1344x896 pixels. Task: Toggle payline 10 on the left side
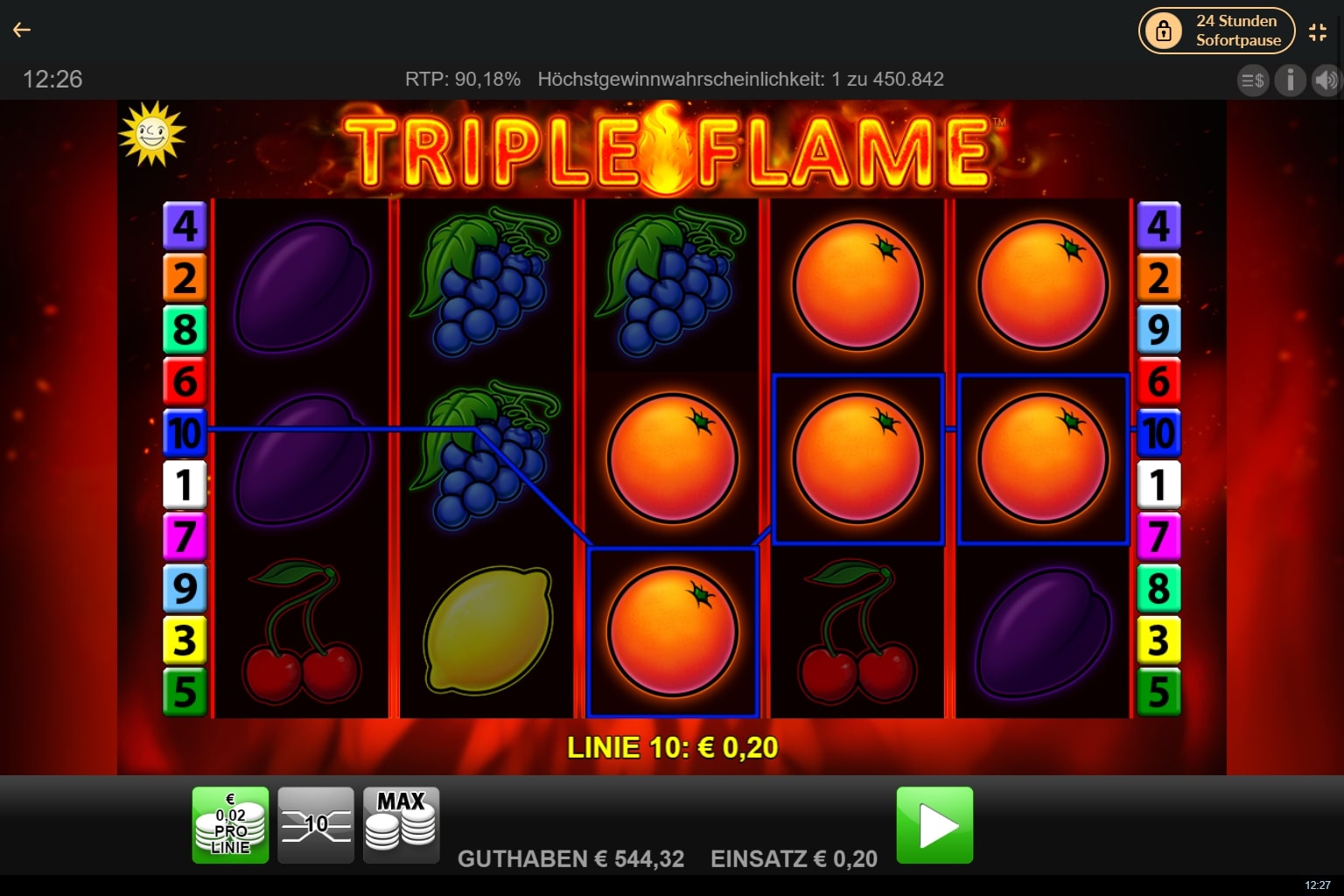(185, 433)
